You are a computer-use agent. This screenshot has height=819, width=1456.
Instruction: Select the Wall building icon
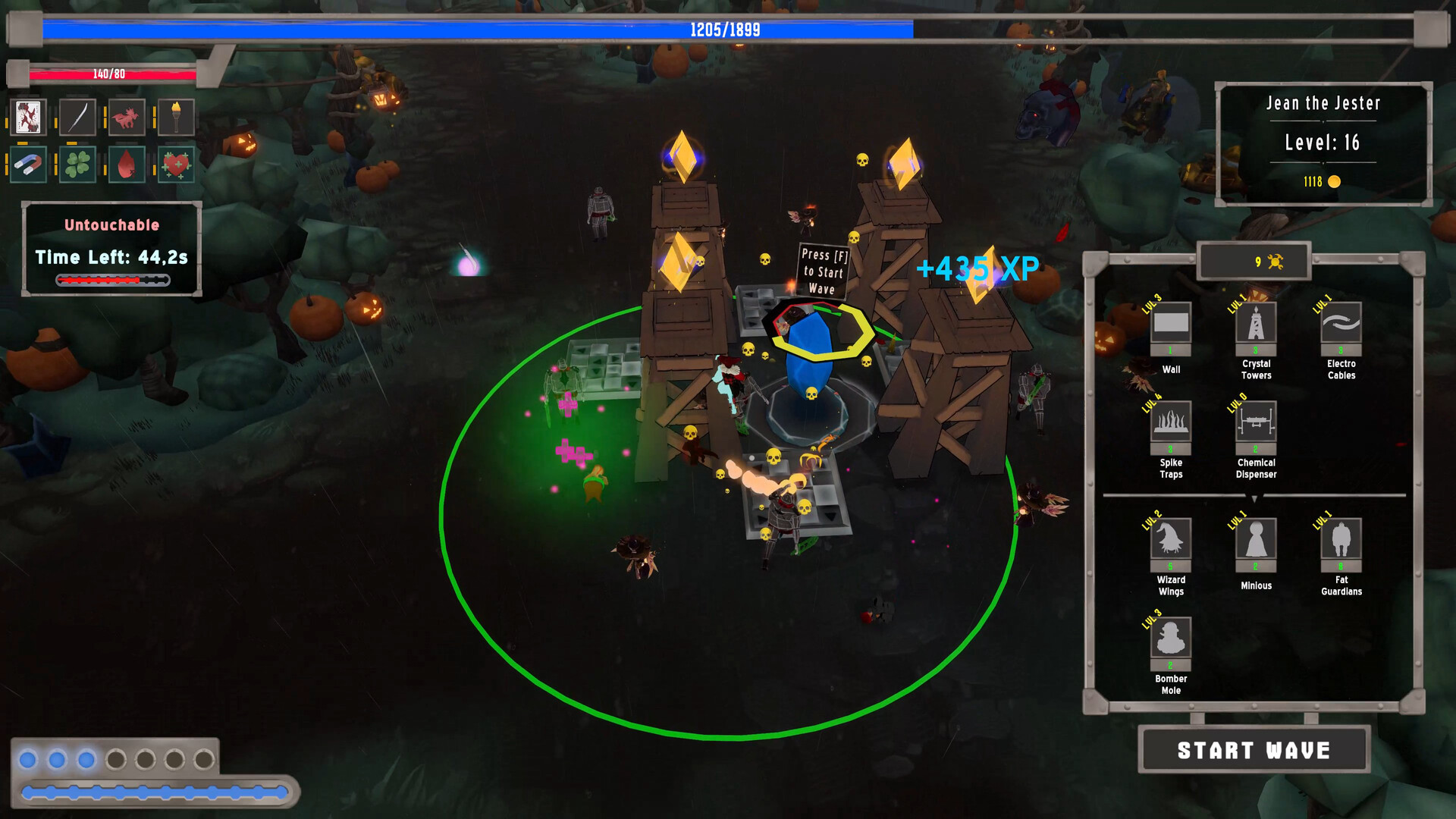coord(1170,325)
